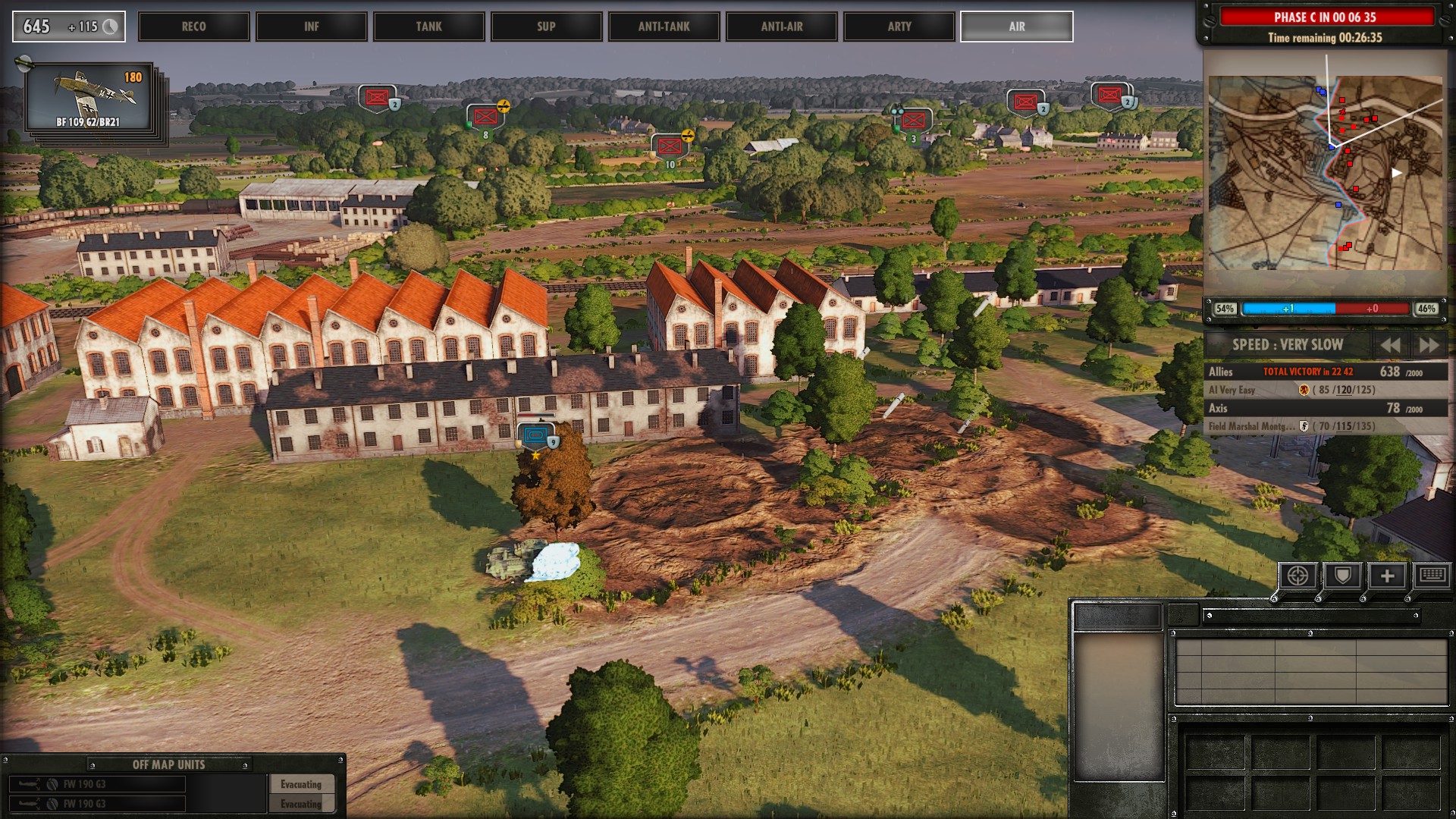
Task: Click the enemy unit marker numbered 10
Action: [x=669, y=146]
